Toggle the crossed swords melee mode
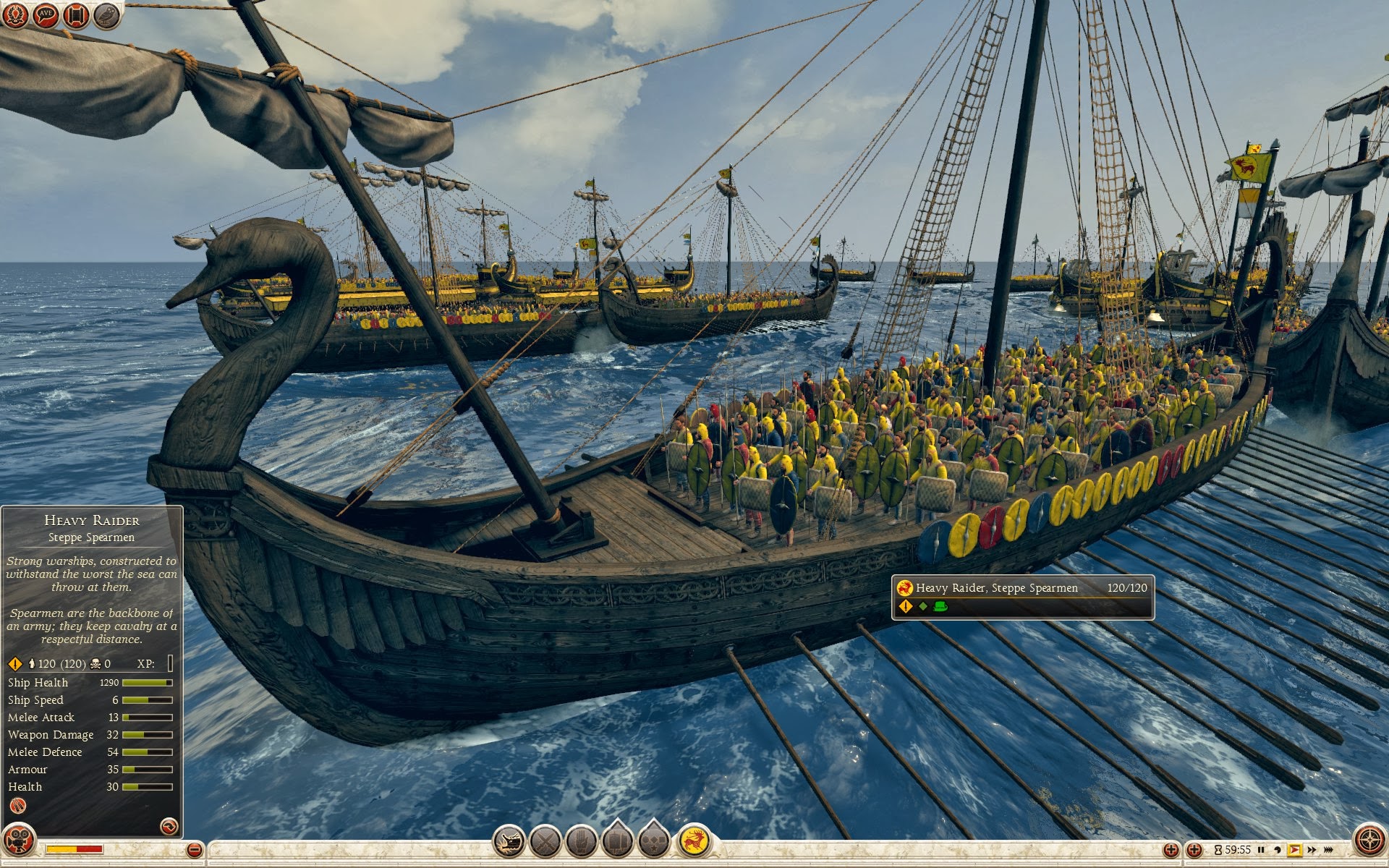The width and height of the screenshot is (1389, 868). 545,842
